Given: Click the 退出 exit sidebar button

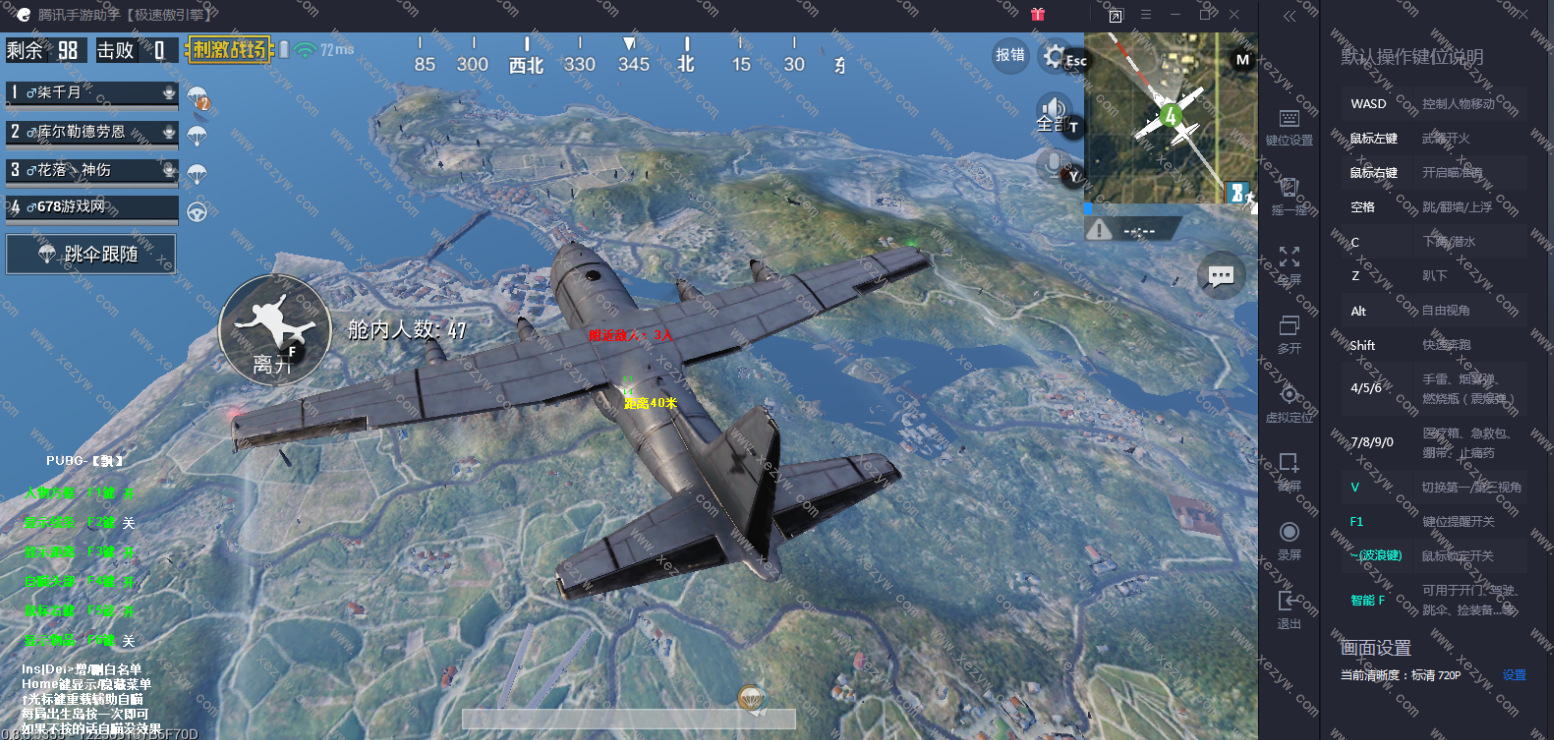Looking at the screenshot, I should click(1289, 609).
